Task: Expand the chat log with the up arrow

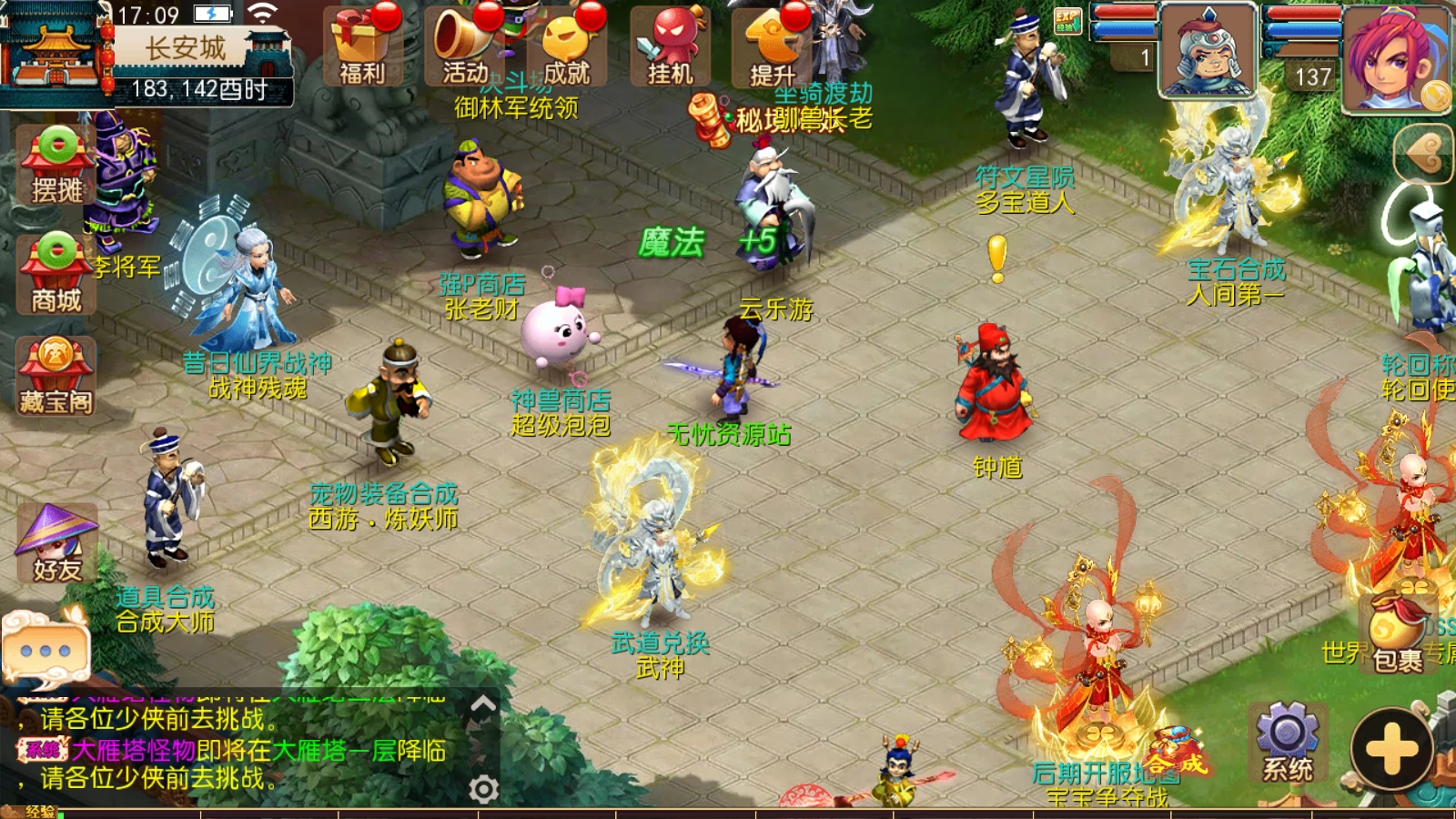Action: (x=483, y=705)
